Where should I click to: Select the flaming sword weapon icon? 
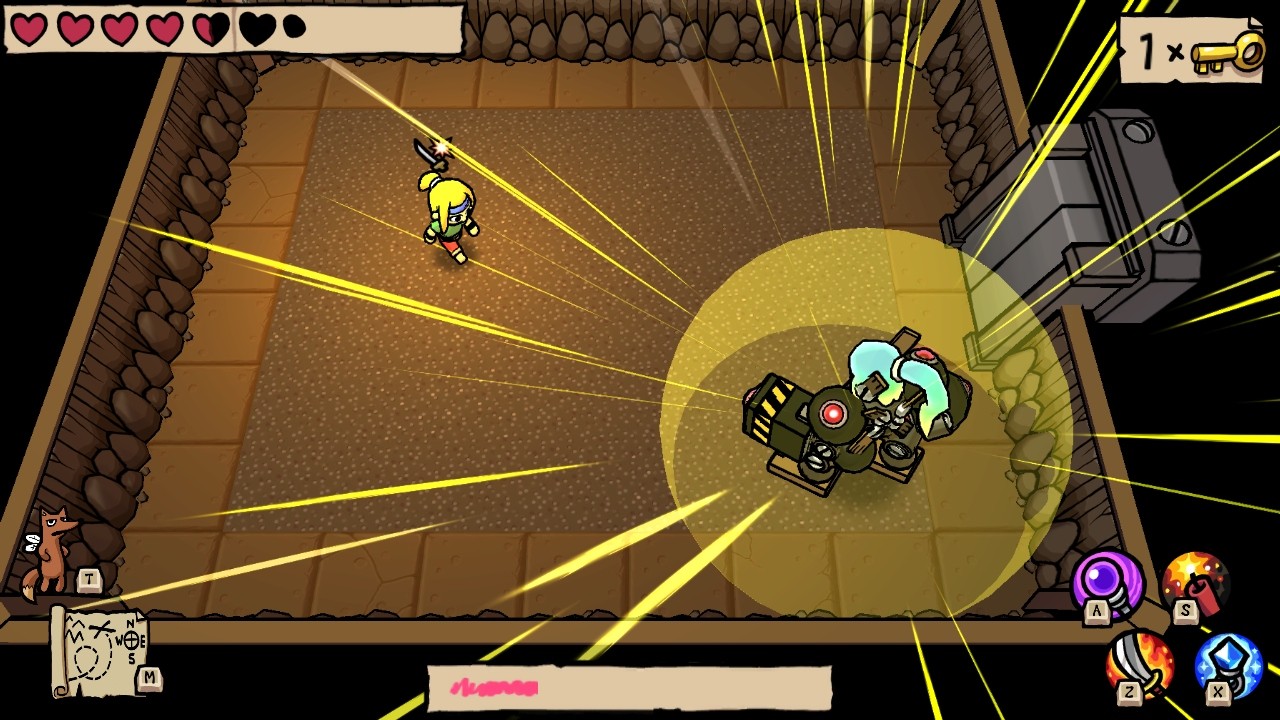(1140, 664)
